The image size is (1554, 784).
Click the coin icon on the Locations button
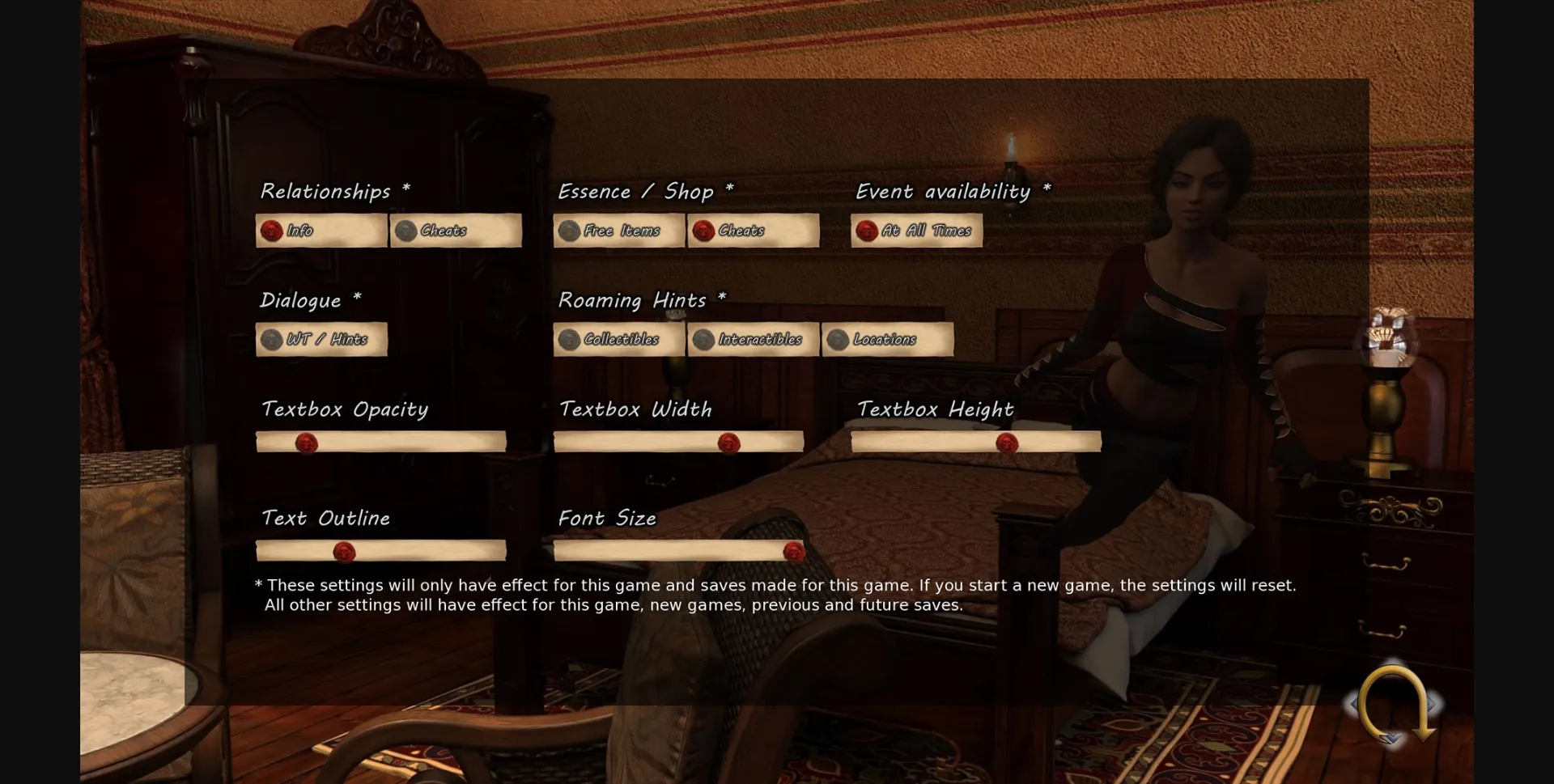836,339
